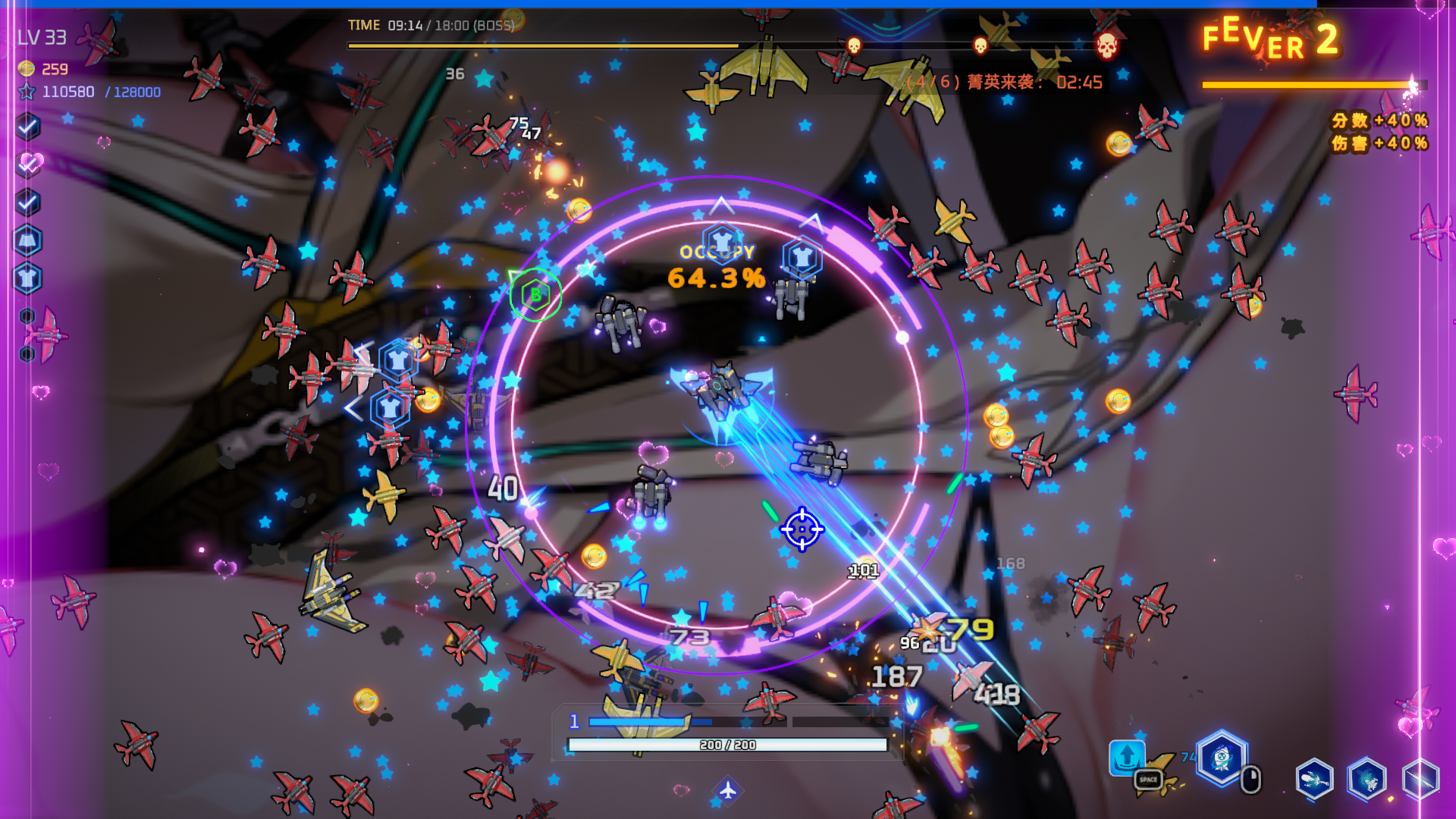This screenshot has height=819, width=1456.
Task: Select the diagonal laser beam hexagon
Action: coord(1420,779)
